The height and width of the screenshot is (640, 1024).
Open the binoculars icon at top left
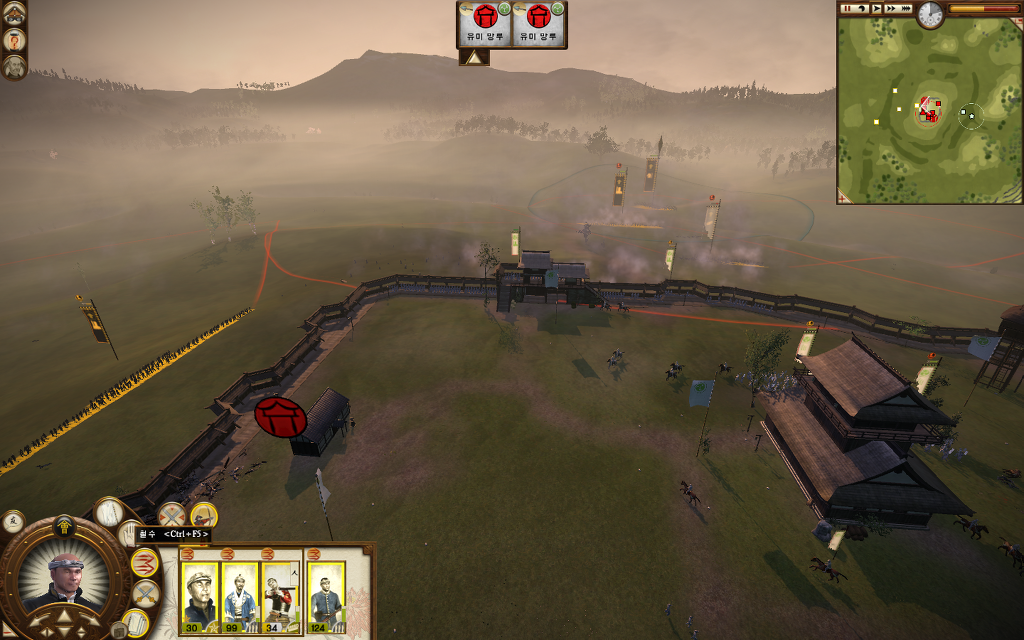click(x=14, y=12)
